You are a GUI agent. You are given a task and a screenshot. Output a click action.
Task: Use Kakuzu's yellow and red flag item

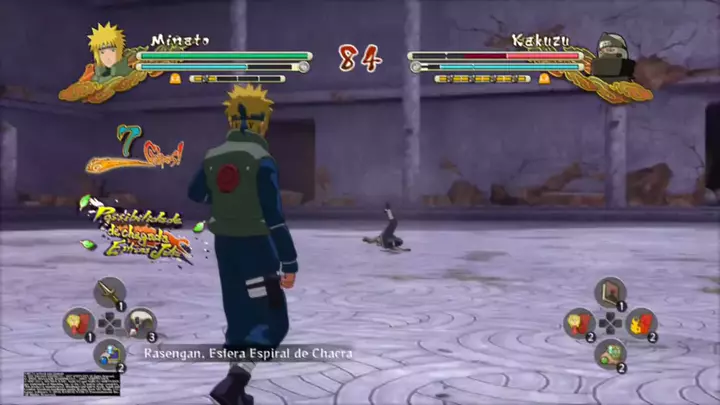578,322
